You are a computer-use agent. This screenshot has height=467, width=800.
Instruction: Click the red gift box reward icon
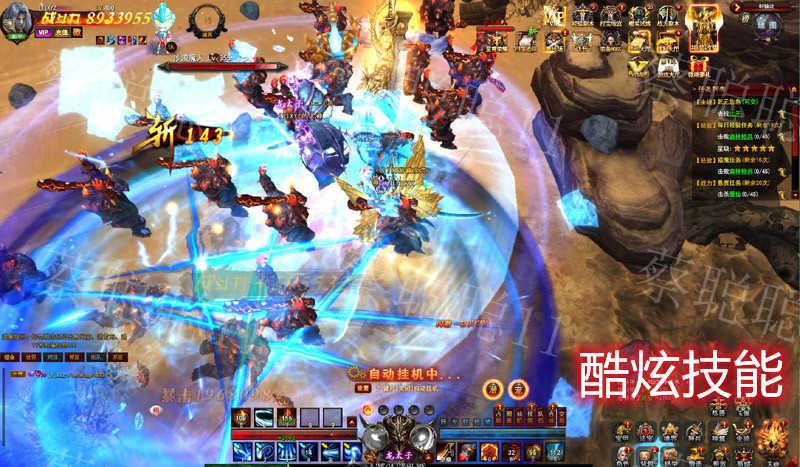pos(701,65)
